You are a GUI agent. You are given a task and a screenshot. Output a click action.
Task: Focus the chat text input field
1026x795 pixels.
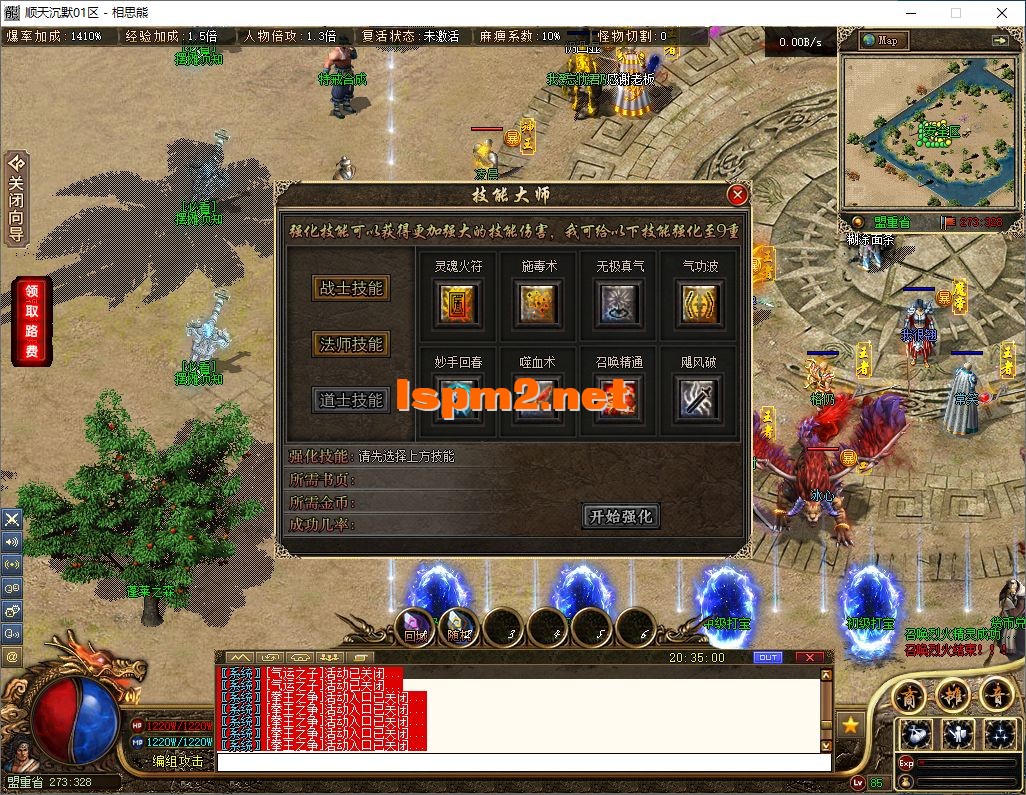point(522,762)
